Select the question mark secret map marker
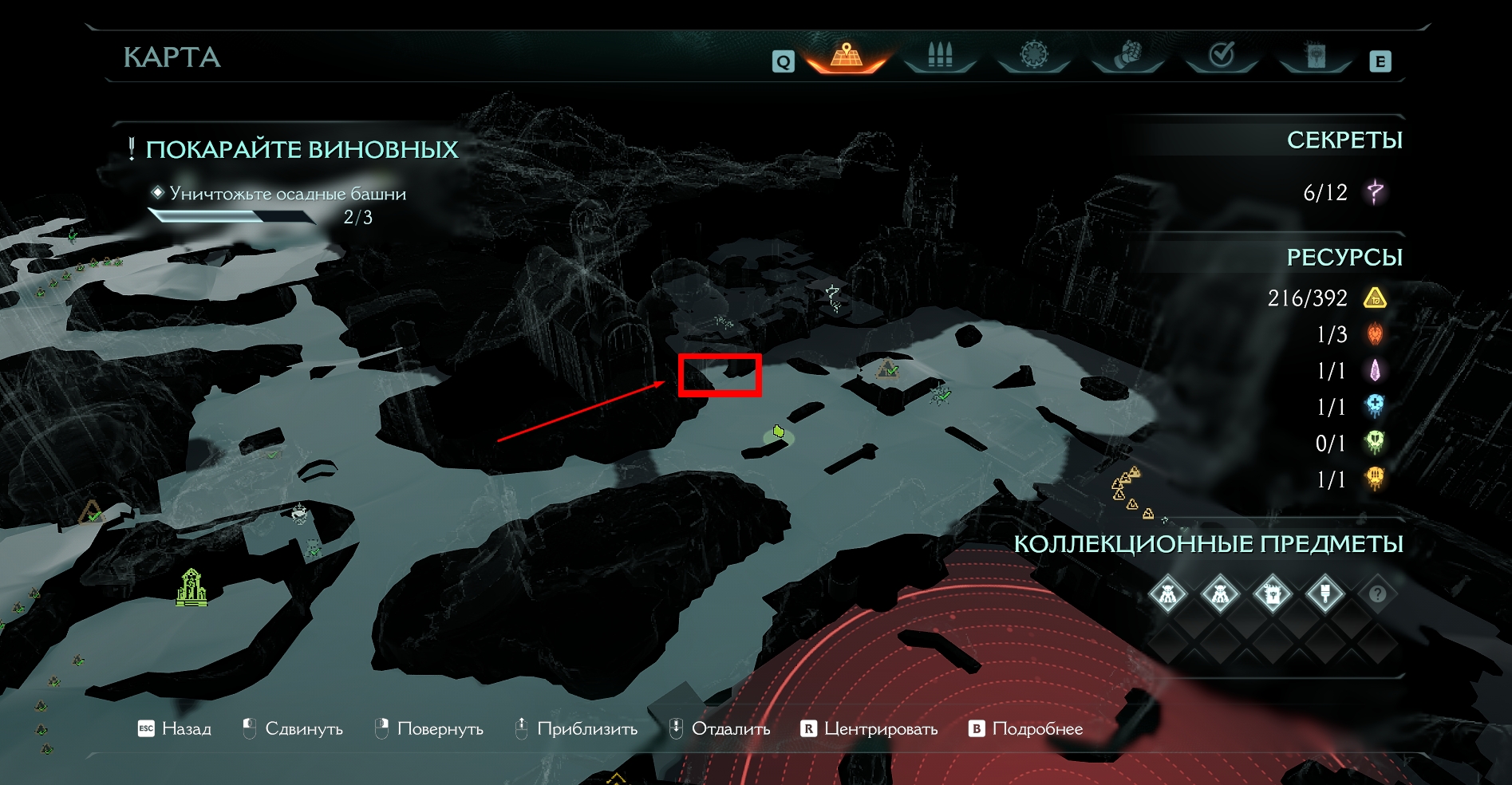 click(833, 297)
